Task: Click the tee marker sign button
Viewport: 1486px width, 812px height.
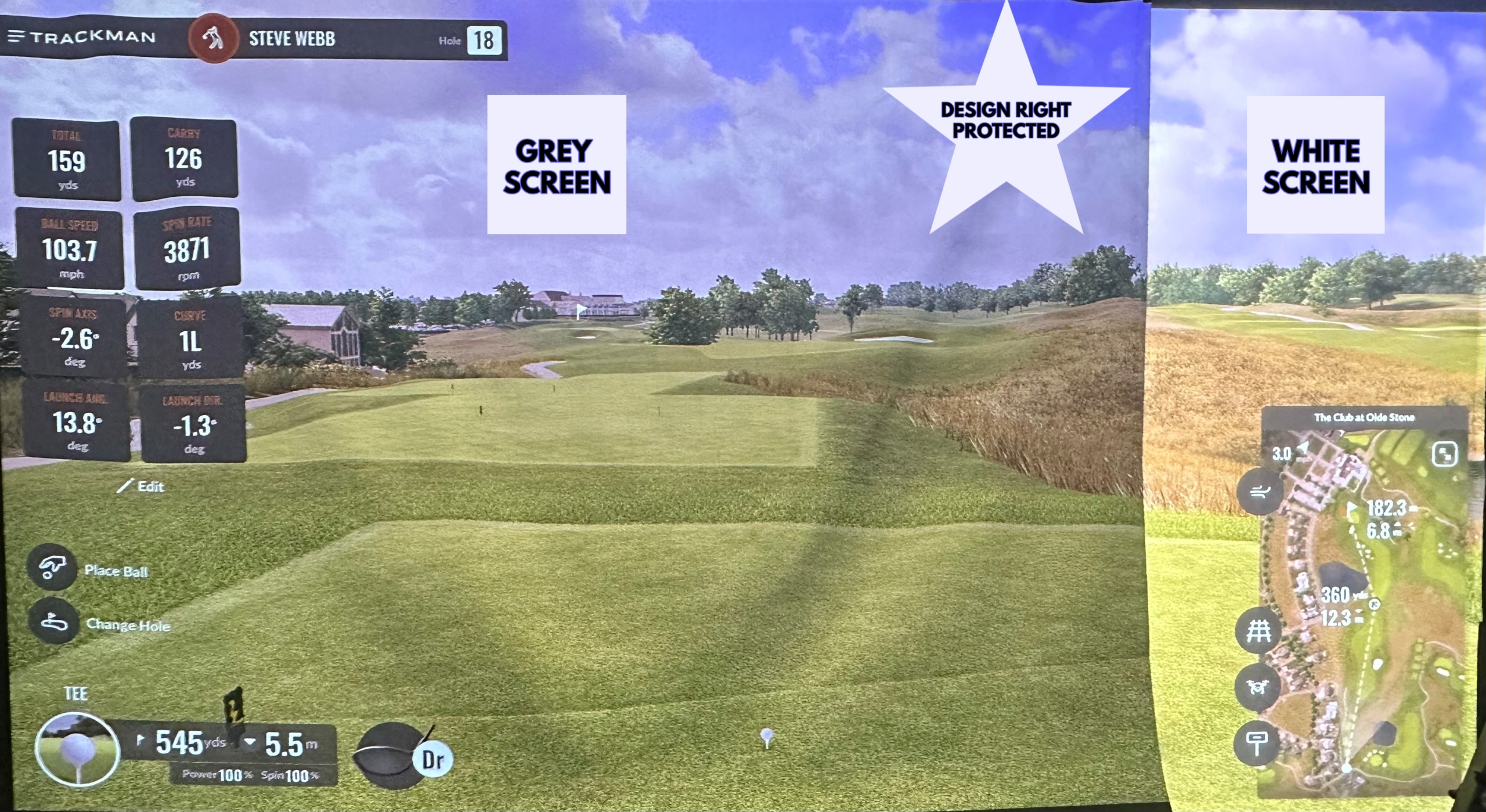Action: (1257, 743)
